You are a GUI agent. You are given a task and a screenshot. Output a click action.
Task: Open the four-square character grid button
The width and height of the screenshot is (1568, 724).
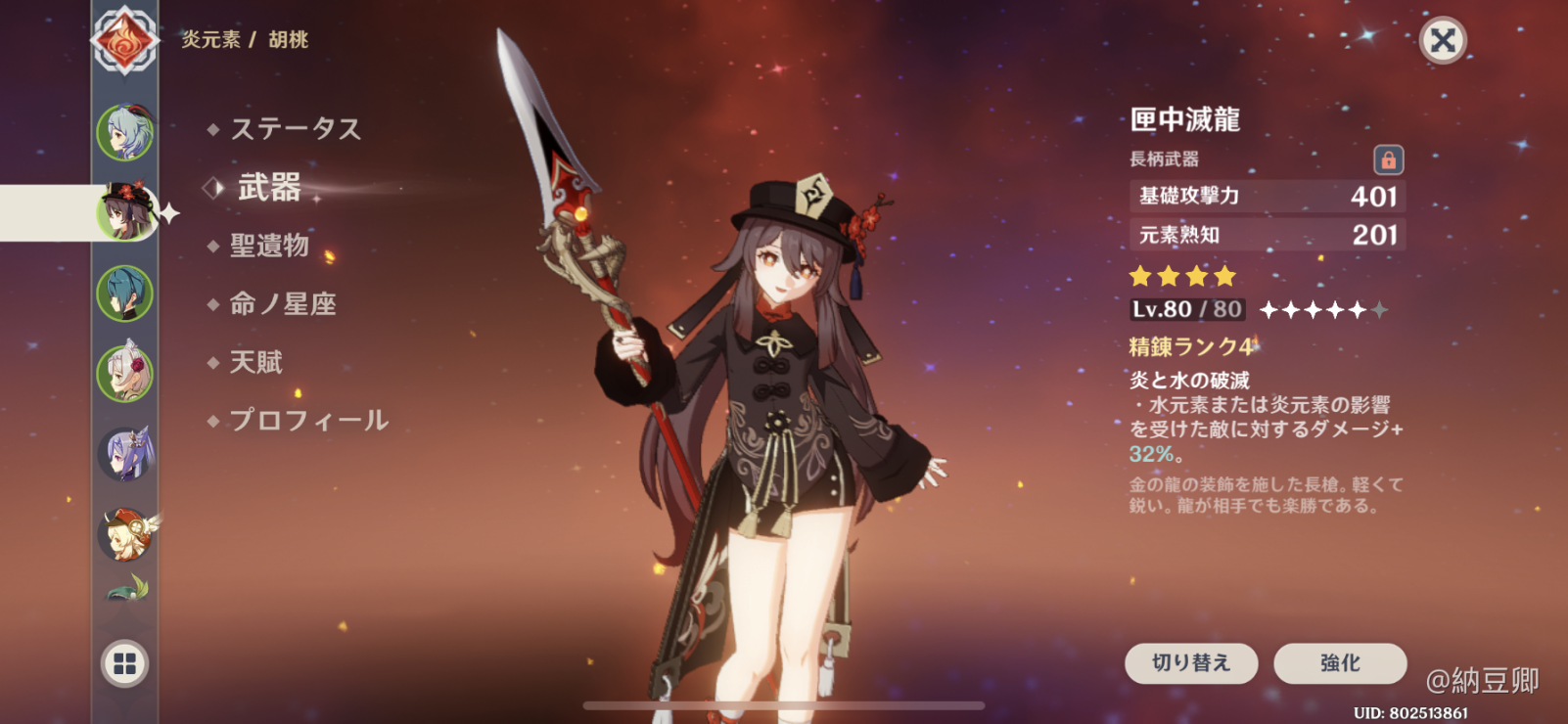tap(125, 664)
